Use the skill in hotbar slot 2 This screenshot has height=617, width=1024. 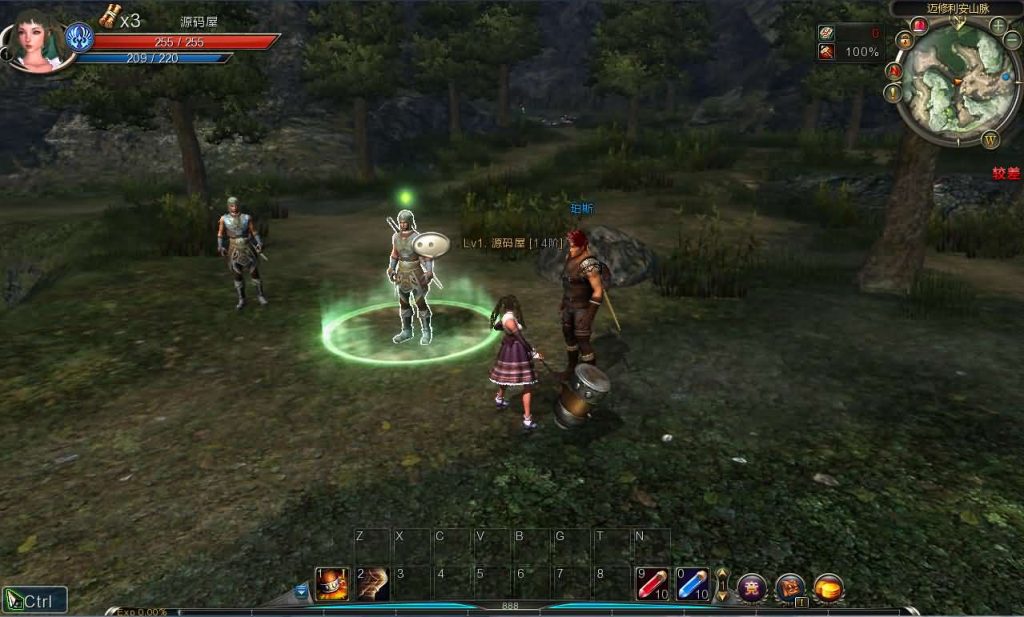372,584
